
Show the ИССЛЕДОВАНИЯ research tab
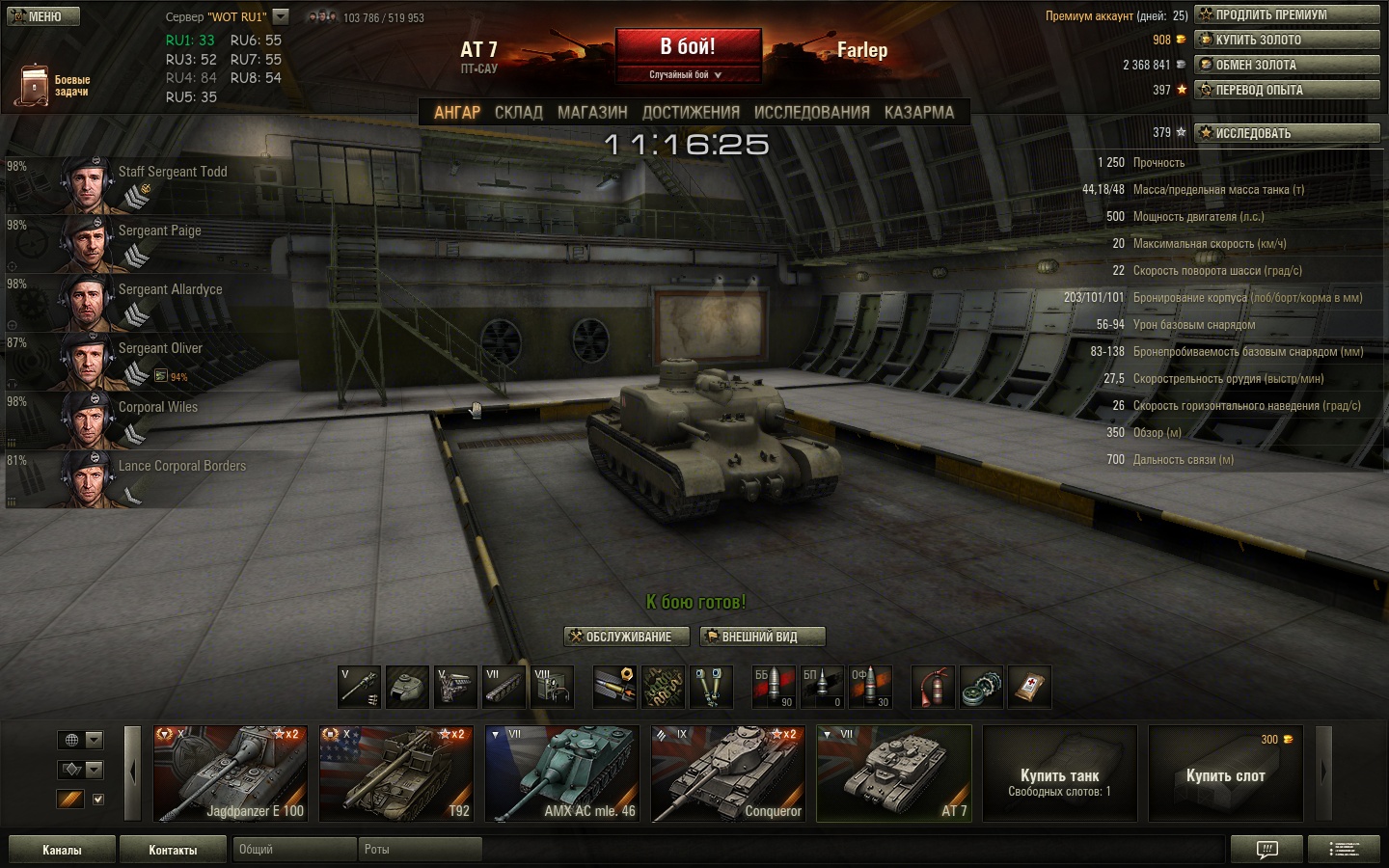pyautogui.click(x=811, y=112)
